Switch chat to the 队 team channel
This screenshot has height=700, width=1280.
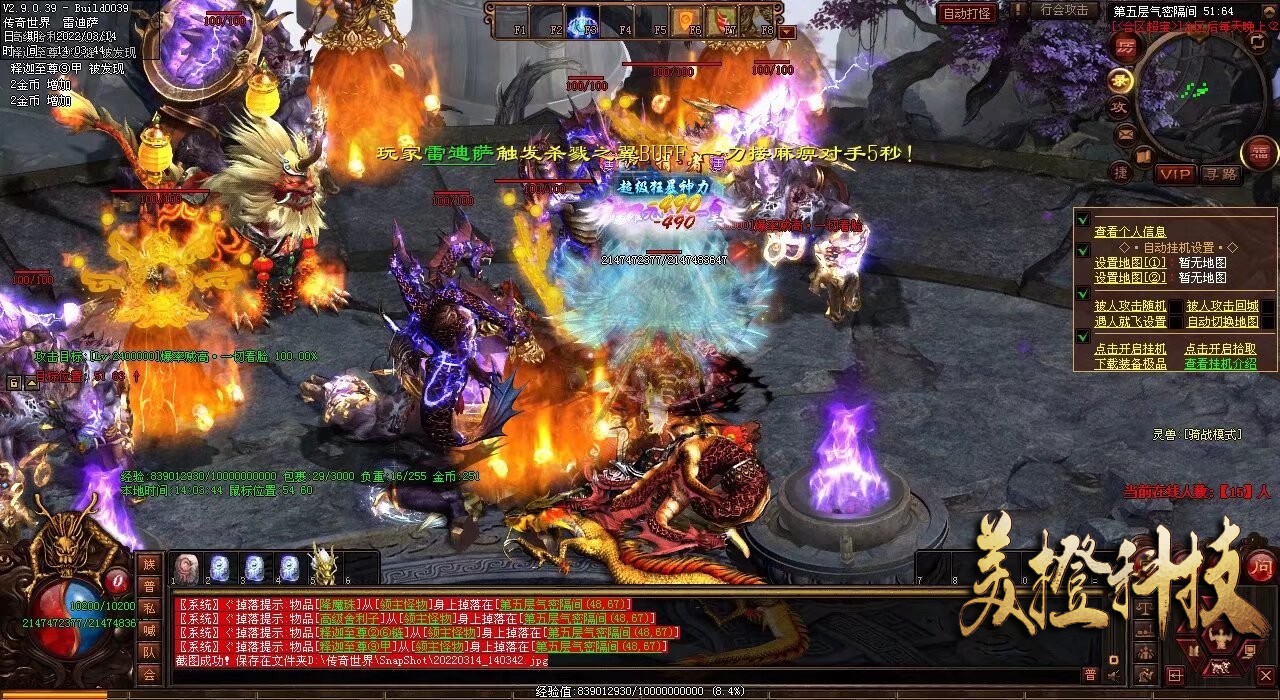click(x=149, y=652)
